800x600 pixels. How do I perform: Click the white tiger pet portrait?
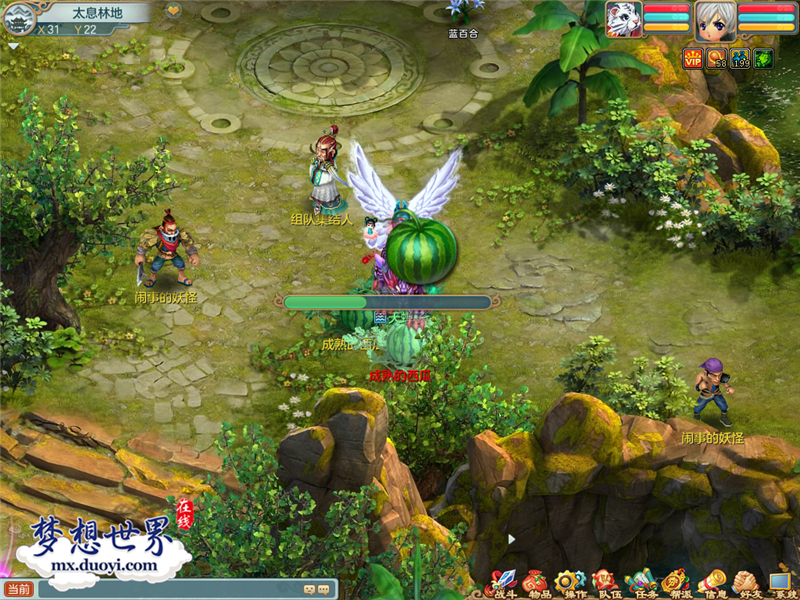point(622,19)
